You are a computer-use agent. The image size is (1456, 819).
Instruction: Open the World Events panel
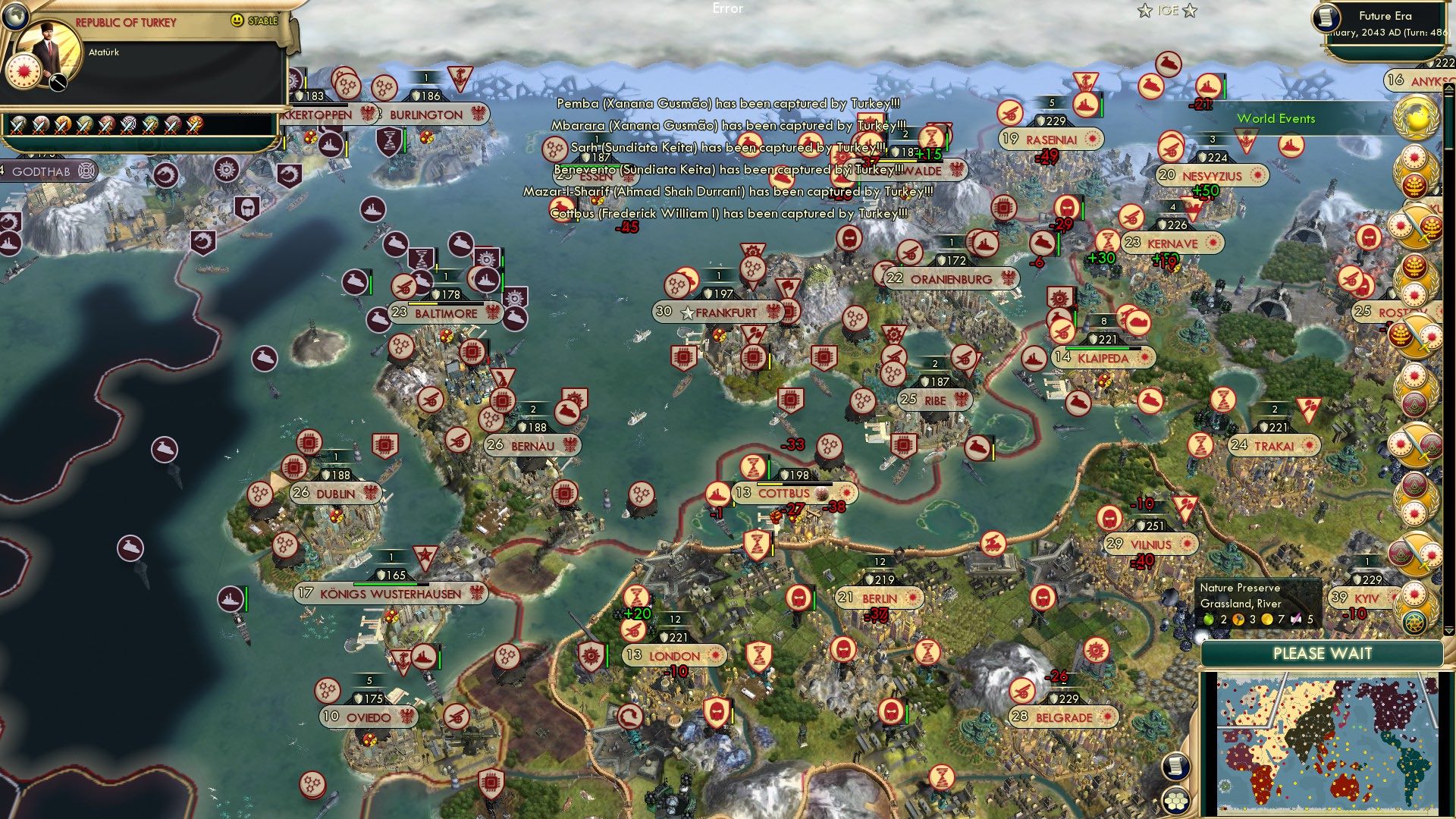point(1276,118)
